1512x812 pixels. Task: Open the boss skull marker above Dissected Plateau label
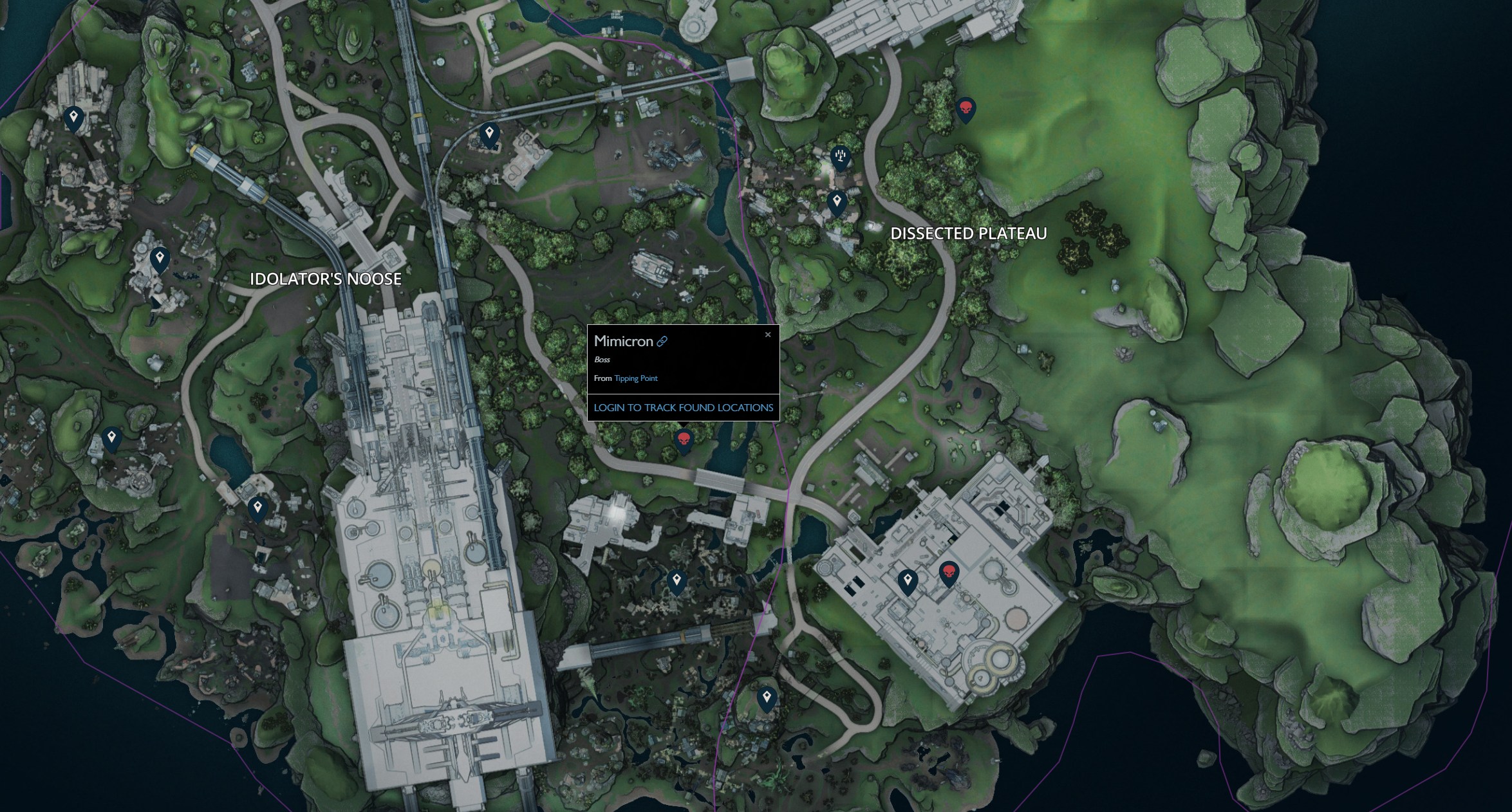pos(966,109)
